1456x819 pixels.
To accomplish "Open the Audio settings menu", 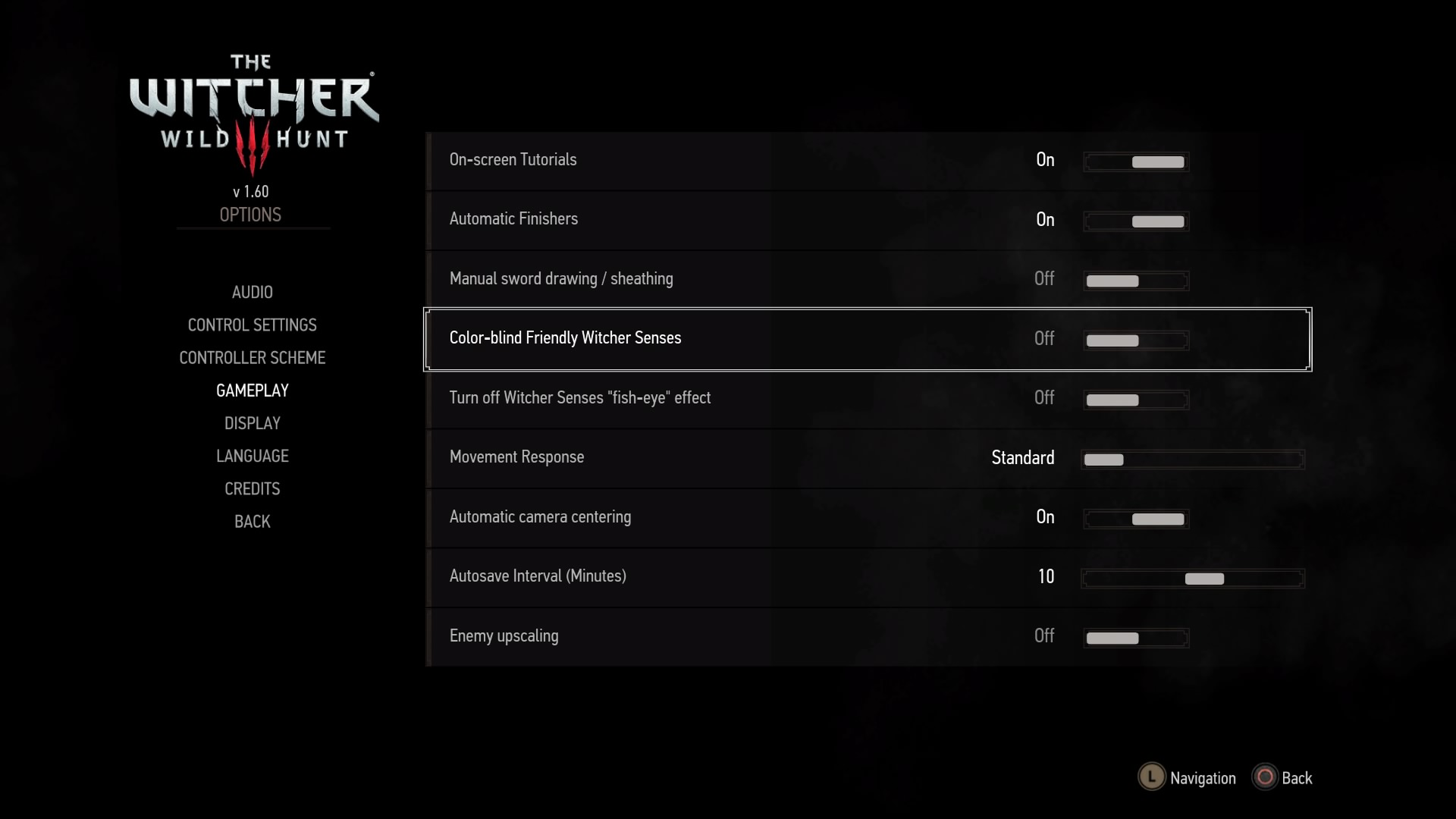I will pos(252,292).
